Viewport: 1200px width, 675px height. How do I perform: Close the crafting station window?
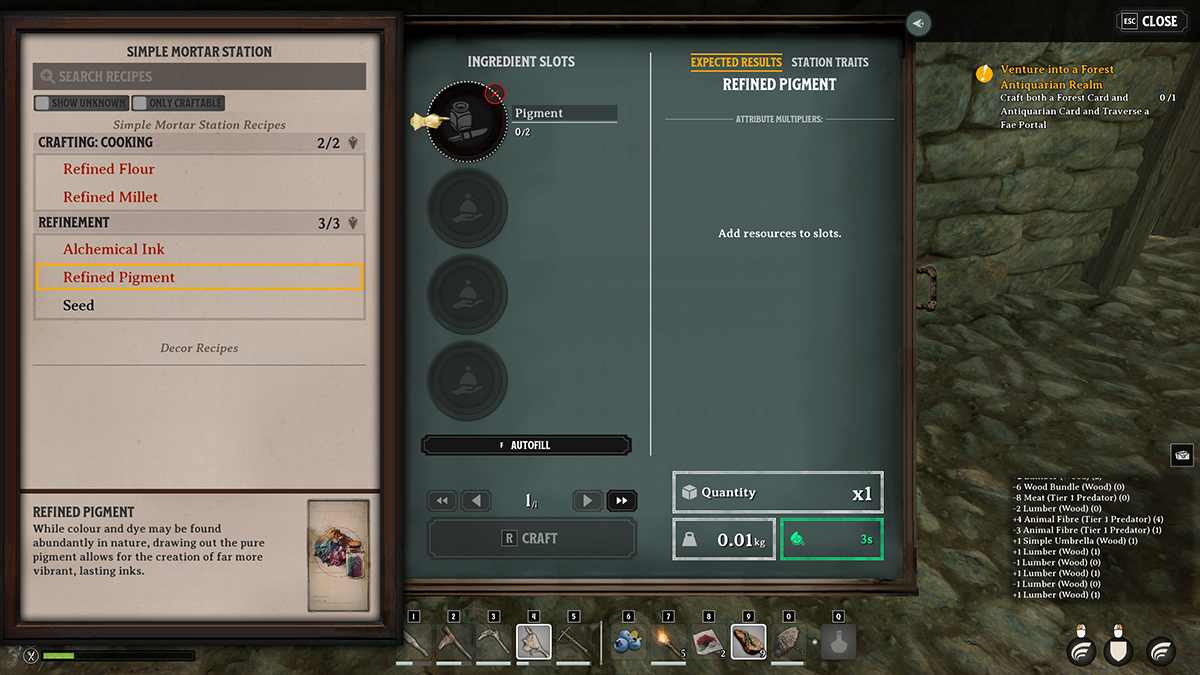(x=1150, y=21)
